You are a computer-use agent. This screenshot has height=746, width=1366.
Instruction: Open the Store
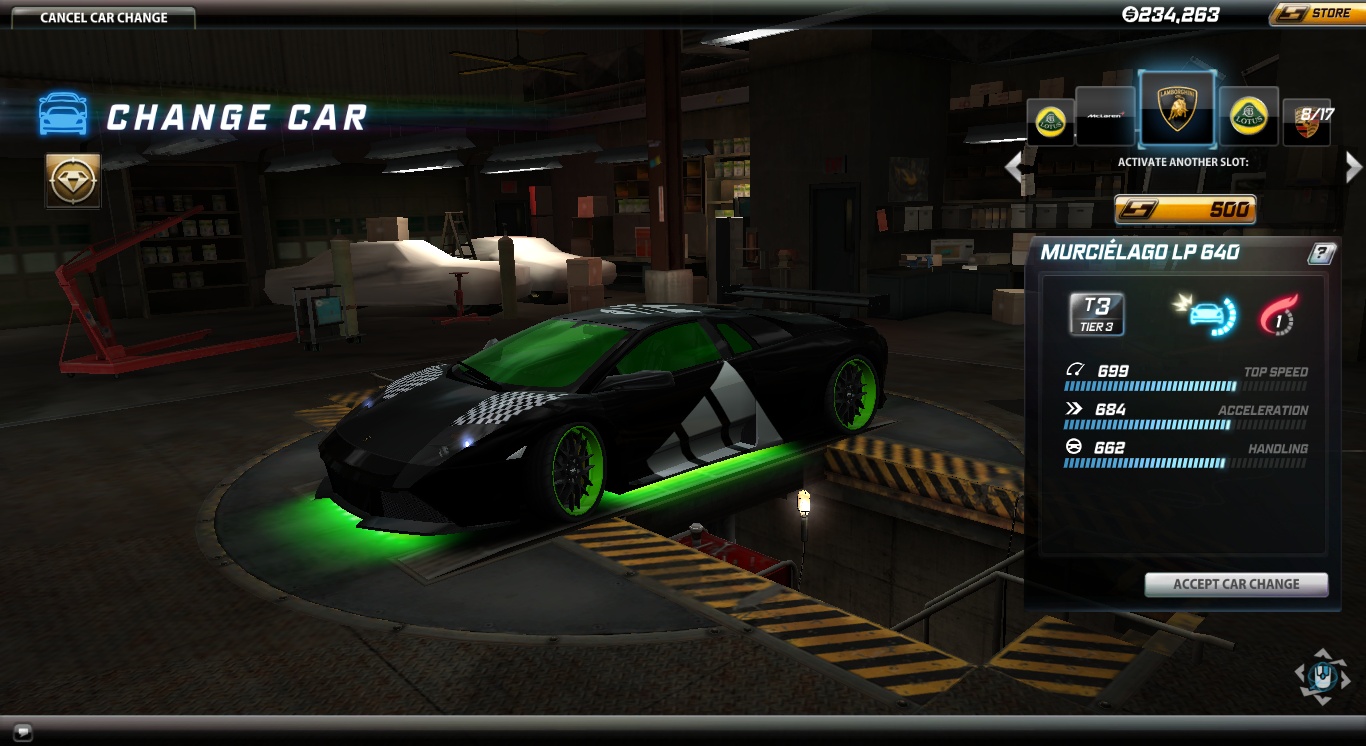1315,14
